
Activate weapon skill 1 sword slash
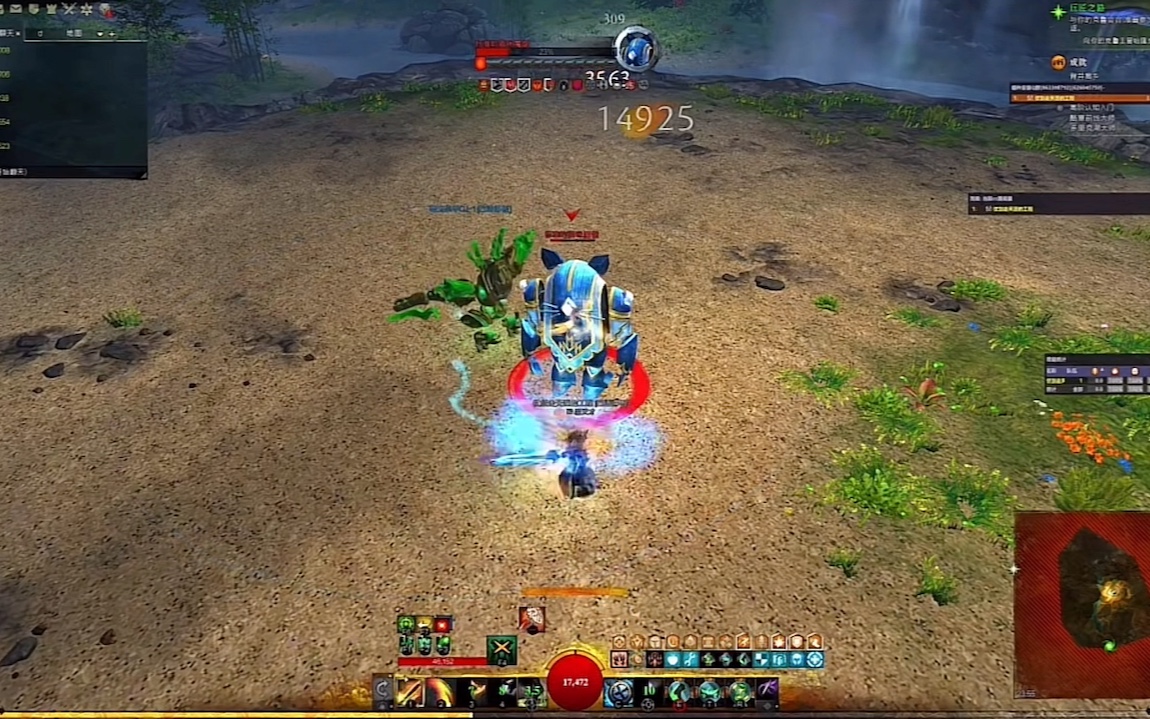click(410, 692)
